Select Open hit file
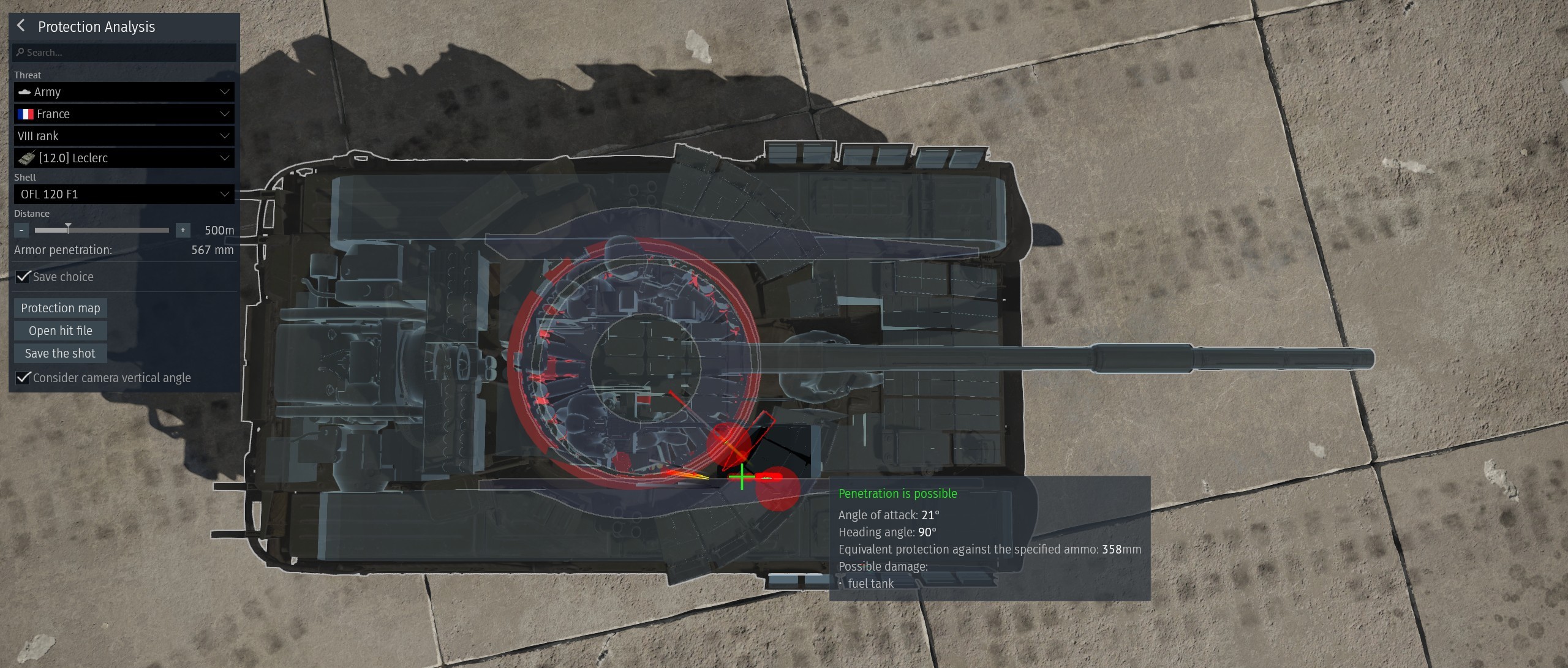This screenshot has width=1568, height=668. tap(61, 331)
